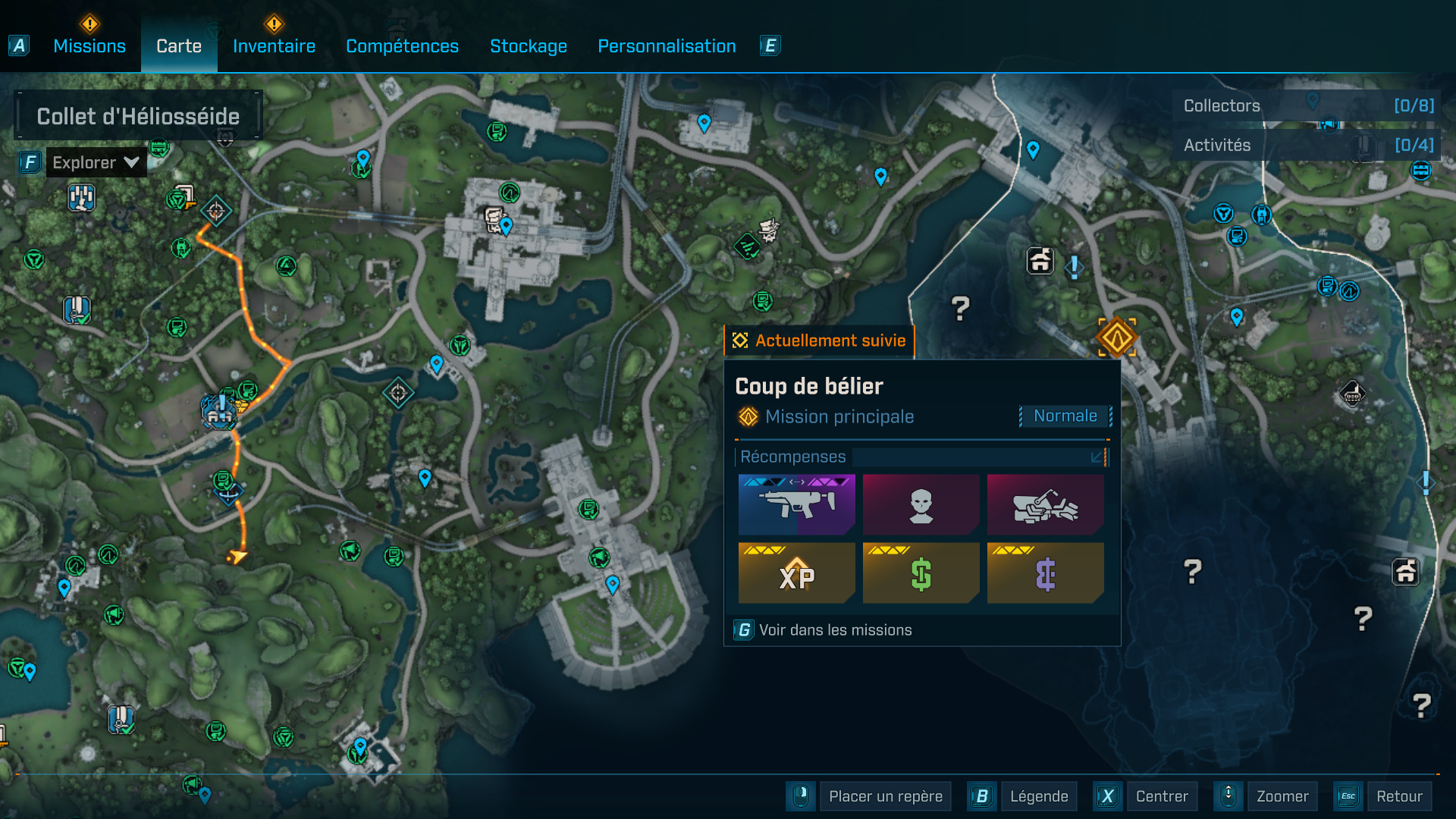Viewport: 1456px width, 819px height.
Task: Select the weapon reward tile
Action: [796, 505]
